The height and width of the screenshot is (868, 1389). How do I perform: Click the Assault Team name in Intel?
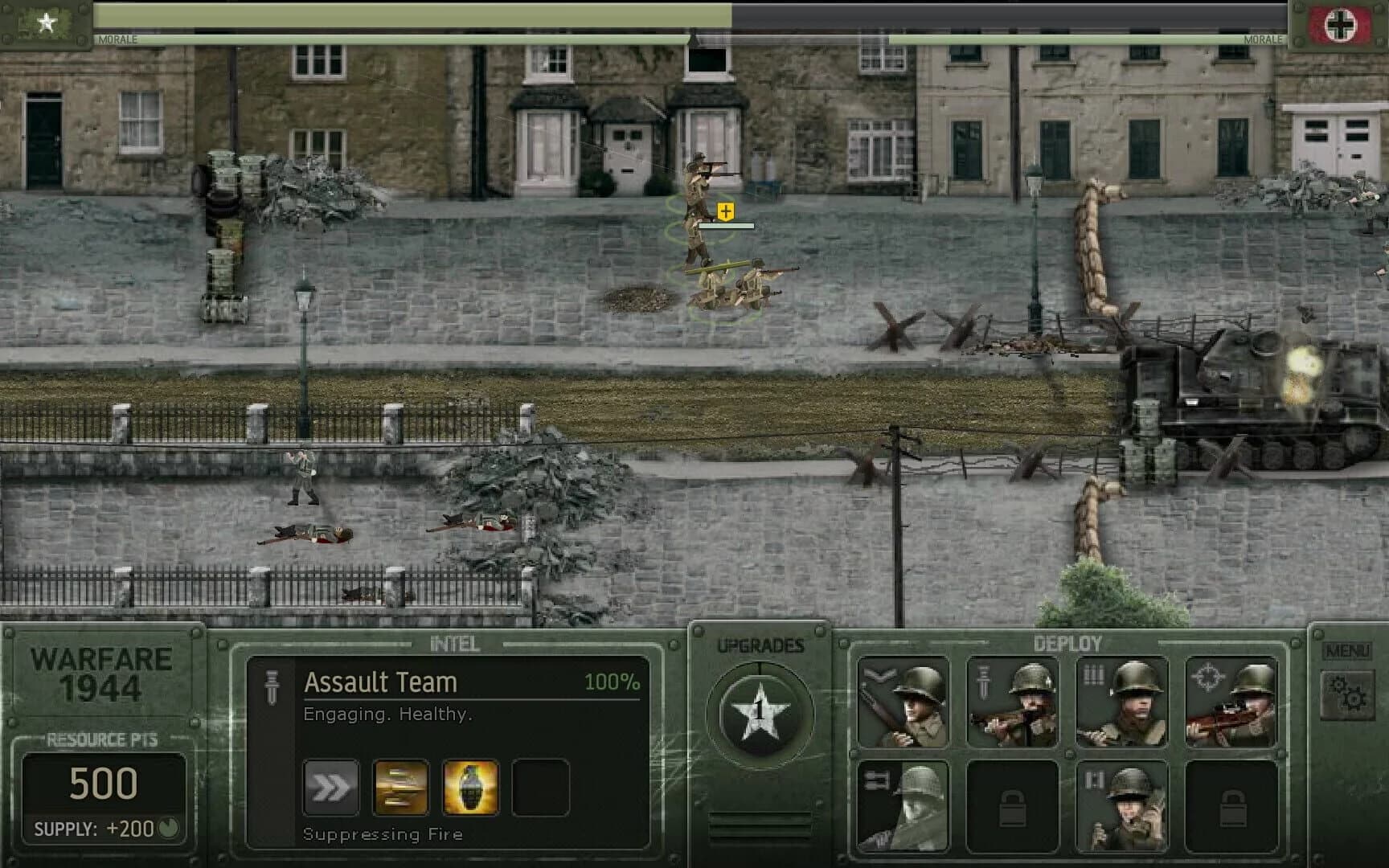click(x=379, y=682)
